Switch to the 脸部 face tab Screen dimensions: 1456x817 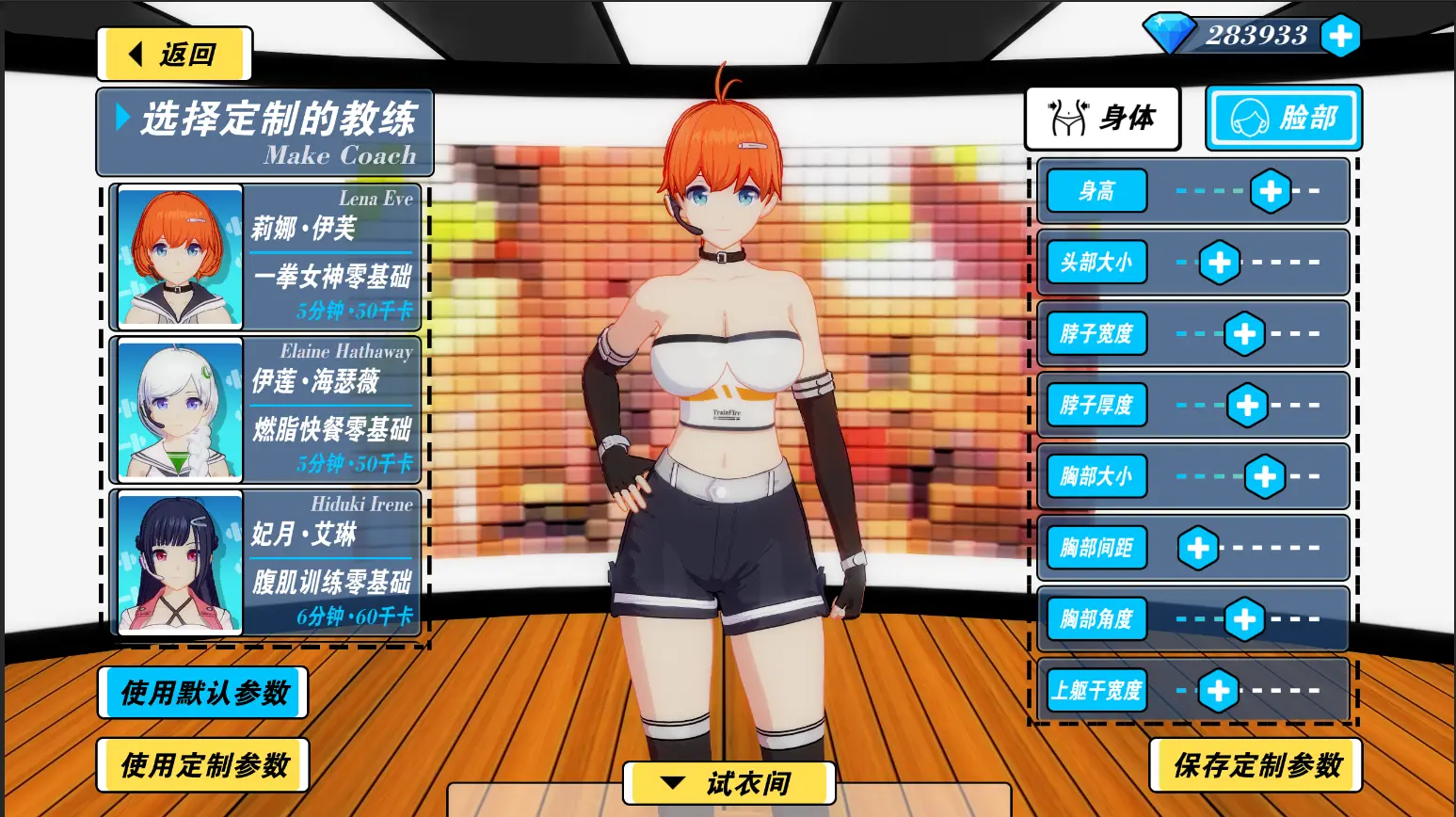click(x=1284, y=119)
